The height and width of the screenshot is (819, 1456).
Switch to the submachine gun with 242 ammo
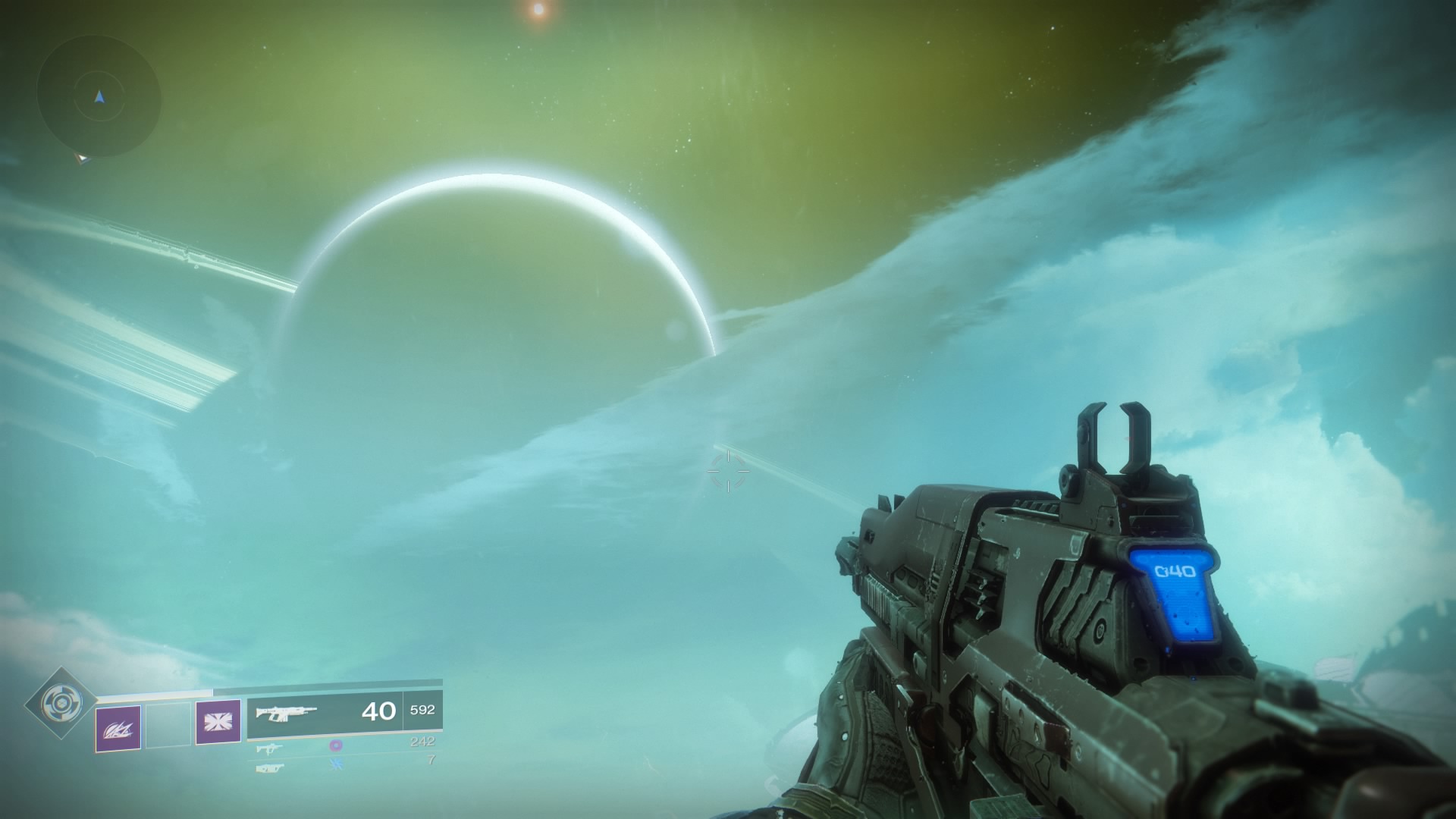pyautogui.click(x=270, y=748)
